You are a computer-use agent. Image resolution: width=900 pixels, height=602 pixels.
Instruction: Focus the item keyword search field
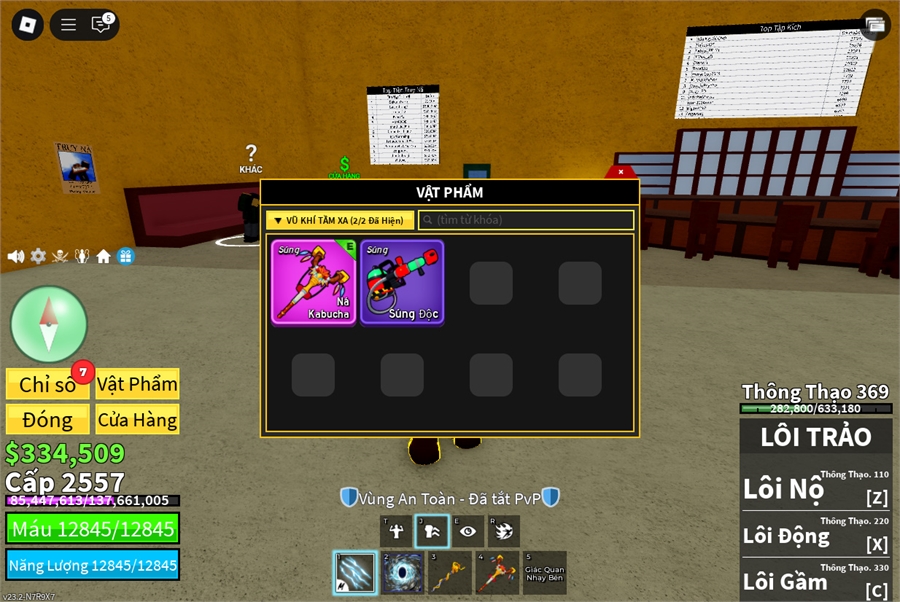tap(526, 220)
